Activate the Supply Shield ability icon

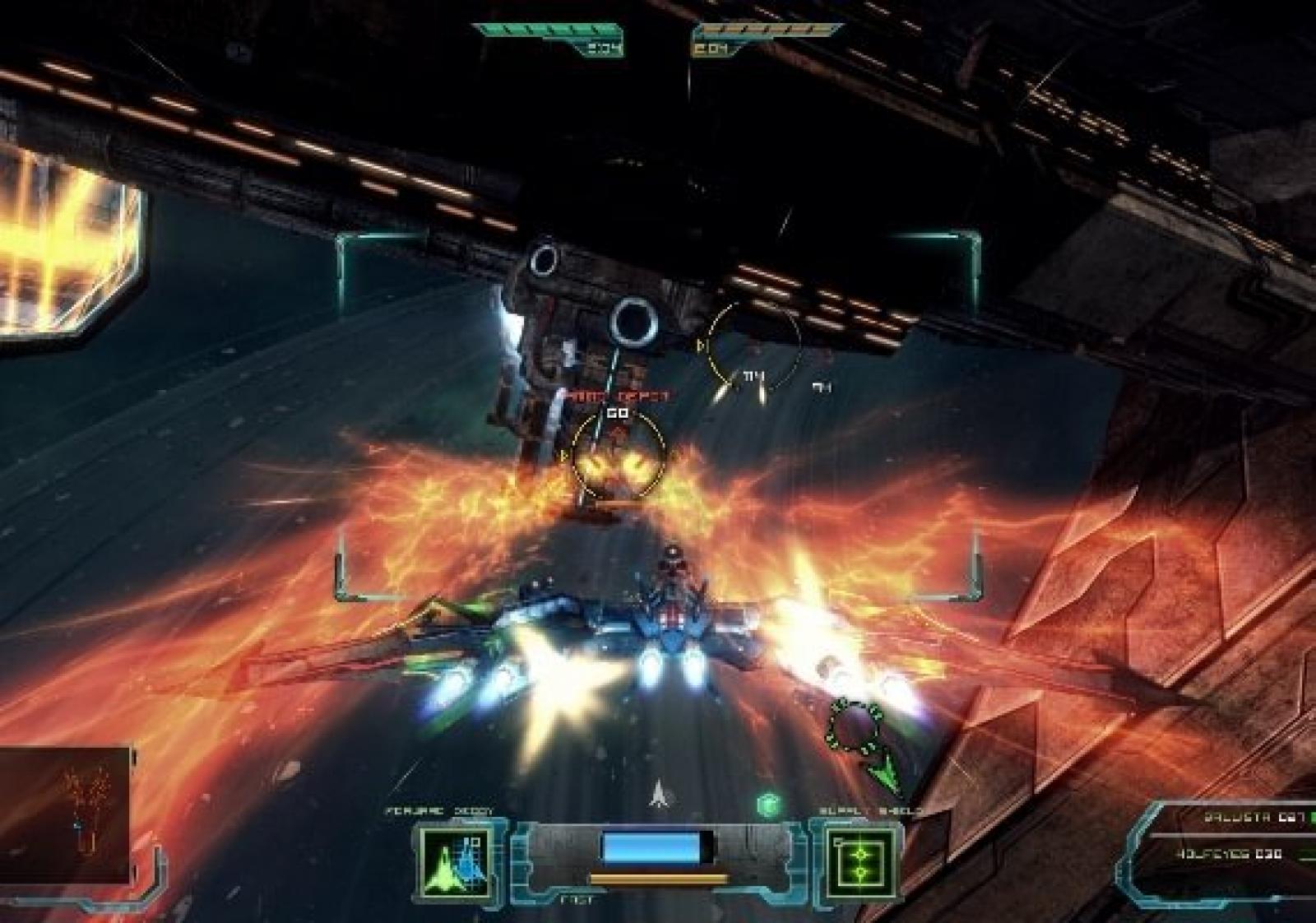tap(860, 861)
